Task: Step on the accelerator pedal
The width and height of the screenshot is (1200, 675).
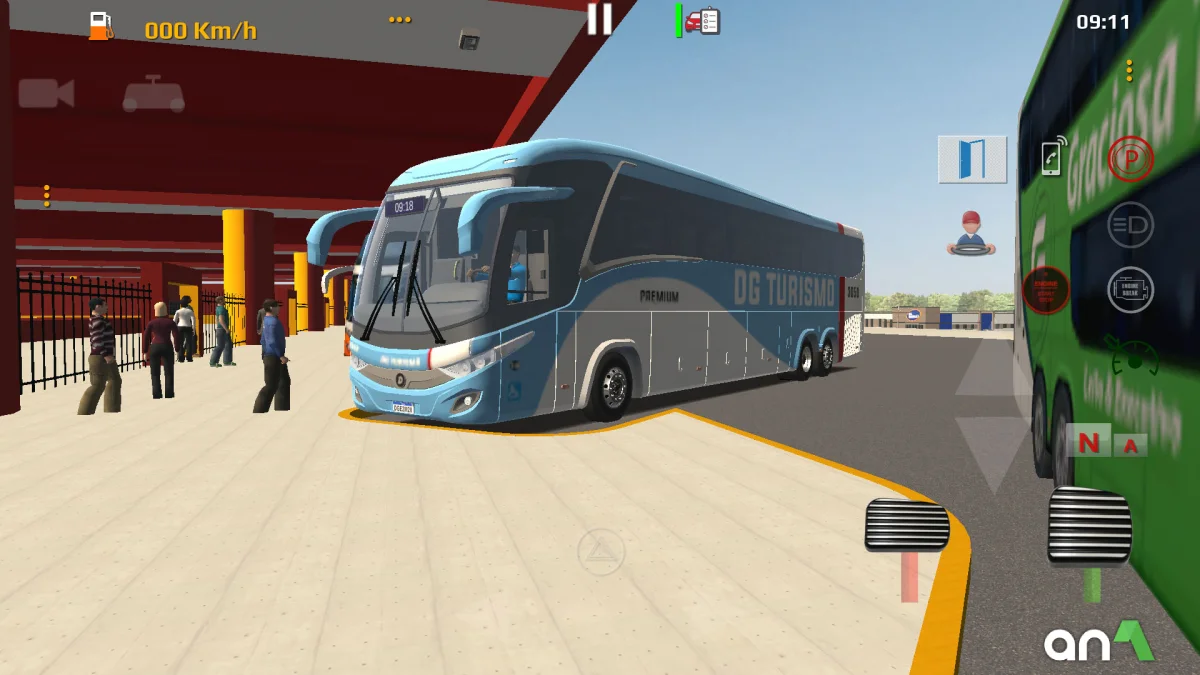Action: (1089, 525)
